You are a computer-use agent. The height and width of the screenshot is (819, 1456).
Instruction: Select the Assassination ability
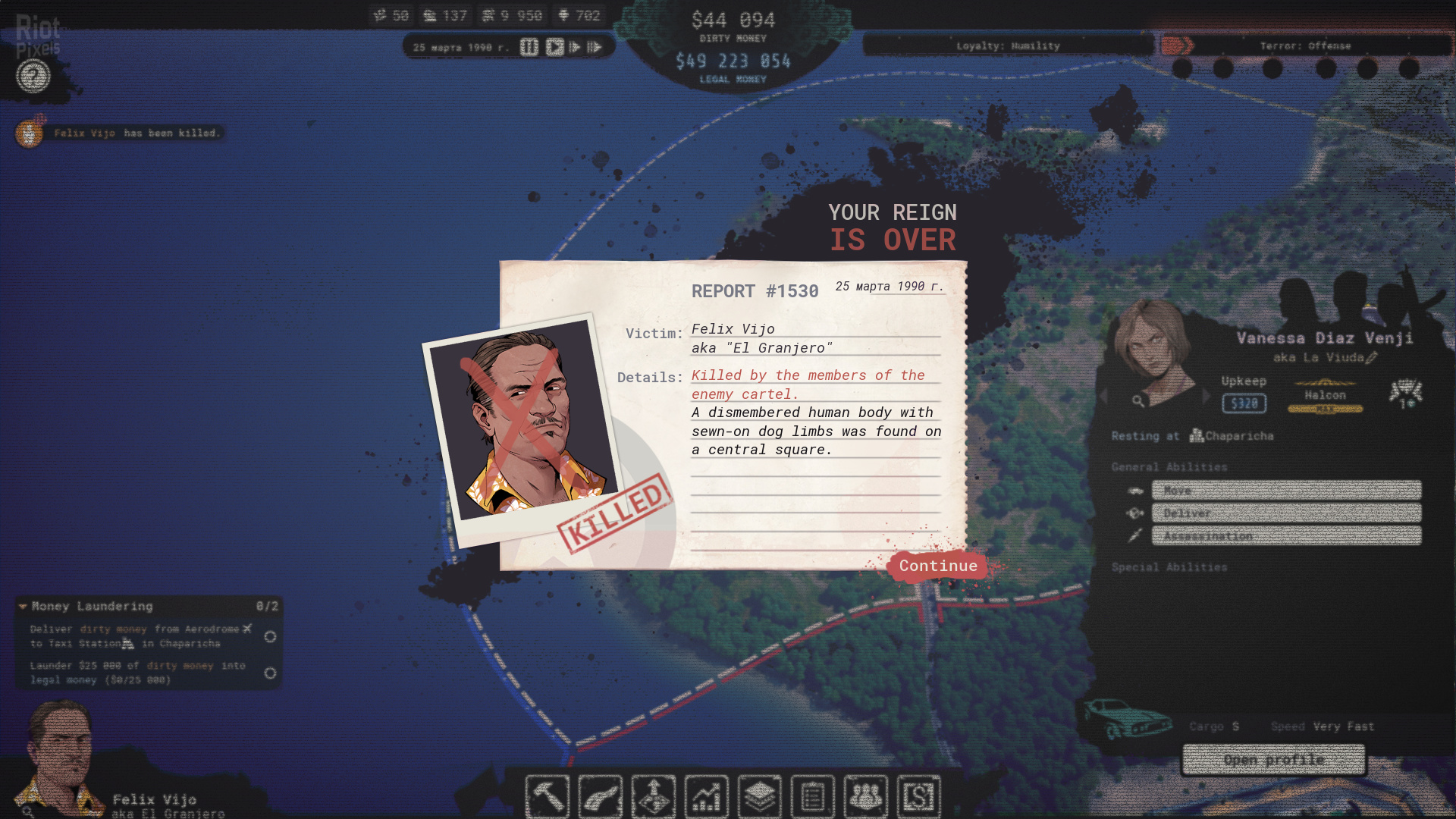(1286, 536)
